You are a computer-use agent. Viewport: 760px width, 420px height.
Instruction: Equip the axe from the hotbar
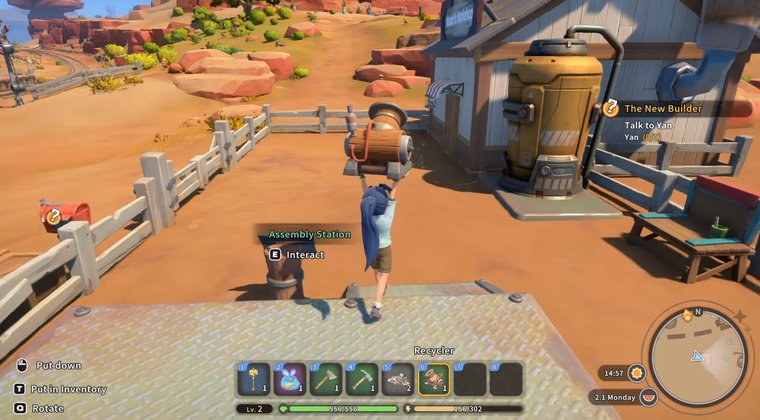tap(326, 379)
